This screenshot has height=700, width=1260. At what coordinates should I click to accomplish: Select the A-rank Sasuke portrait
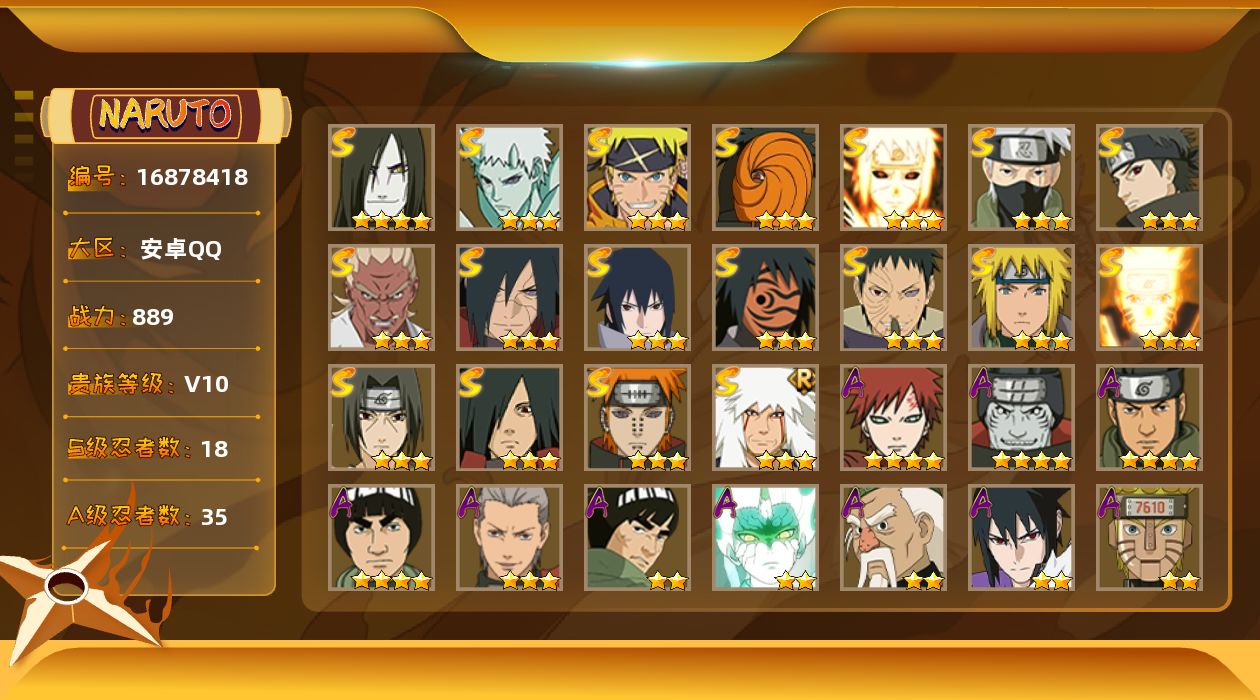coord(1021,537)
